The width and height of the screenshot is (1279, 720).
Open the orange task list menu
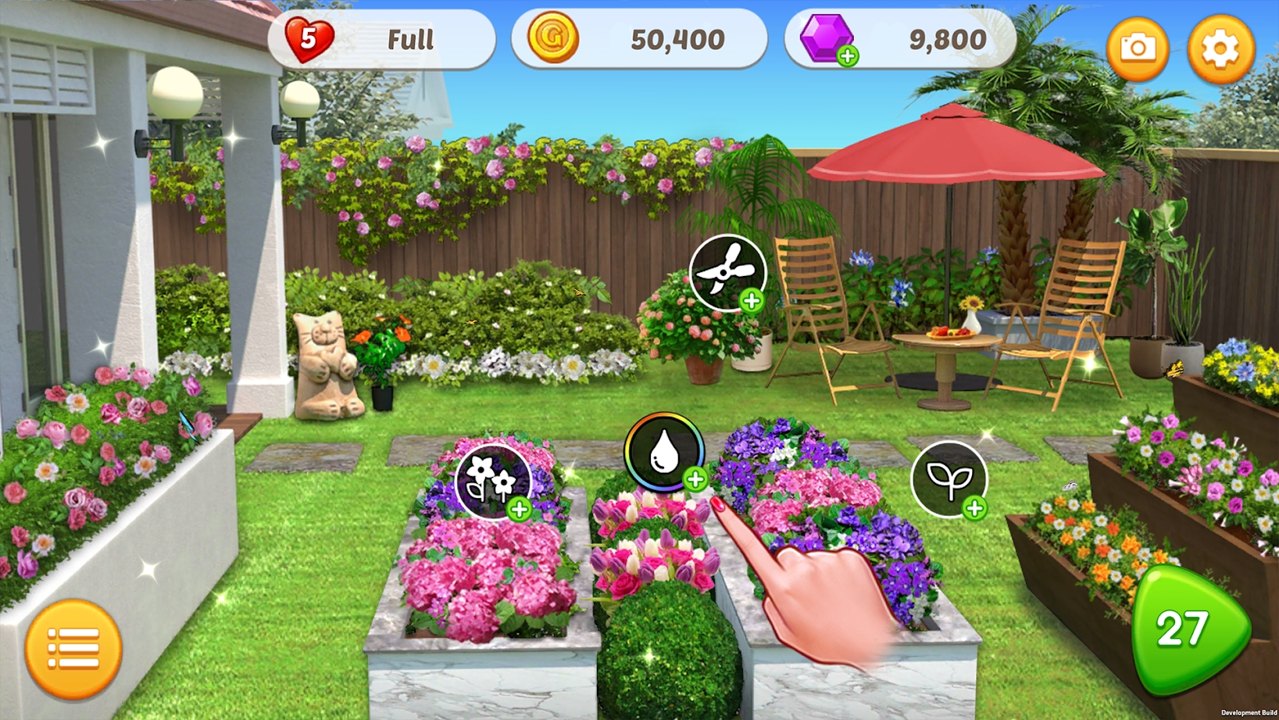[74, 649]
